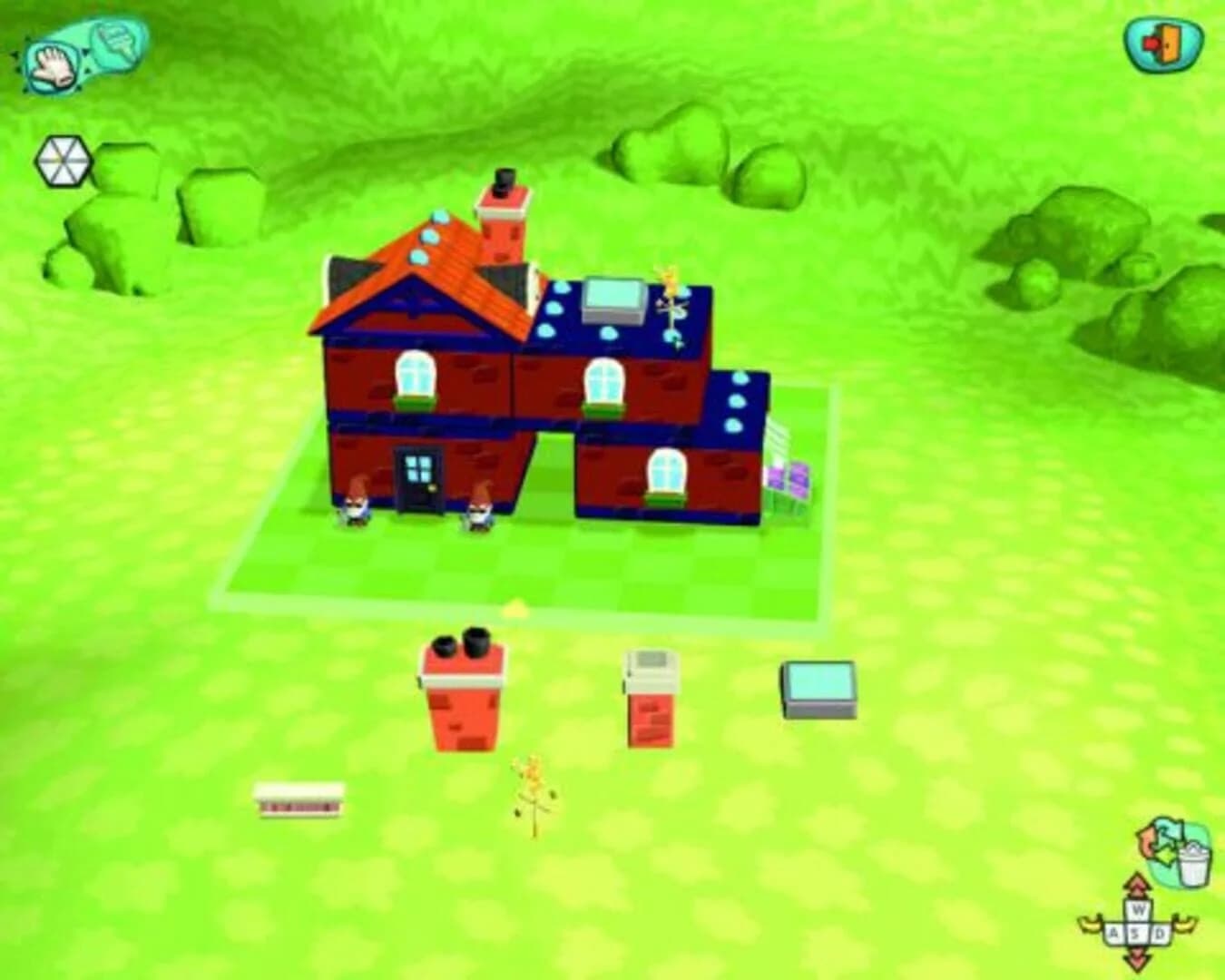This screenshot has width=1225, height=980.
Task: Click the golden weathervane piece
Action: pos(530,789)
